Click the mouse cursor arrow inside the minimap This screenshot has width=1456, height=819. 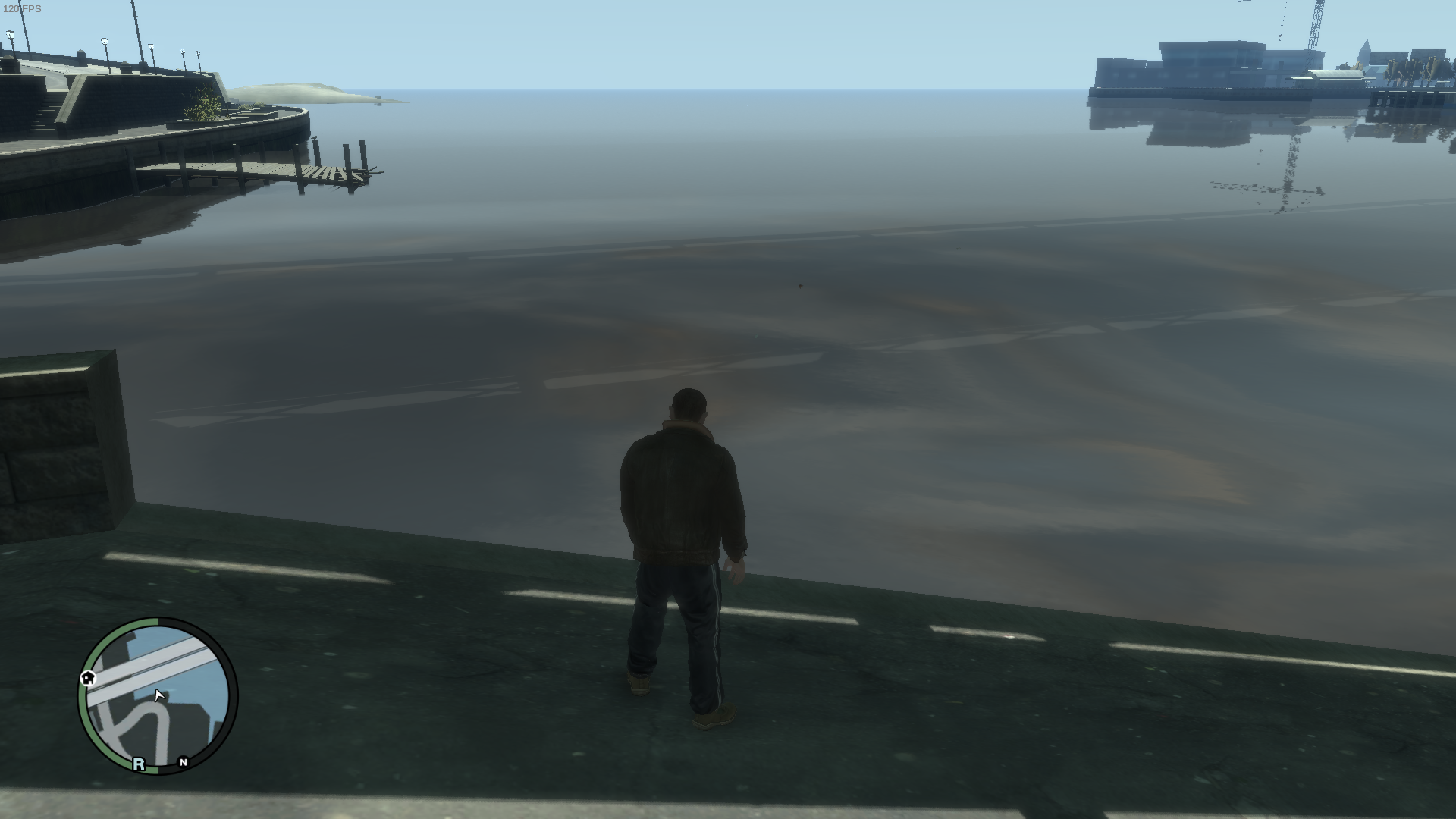click(158, 695)
